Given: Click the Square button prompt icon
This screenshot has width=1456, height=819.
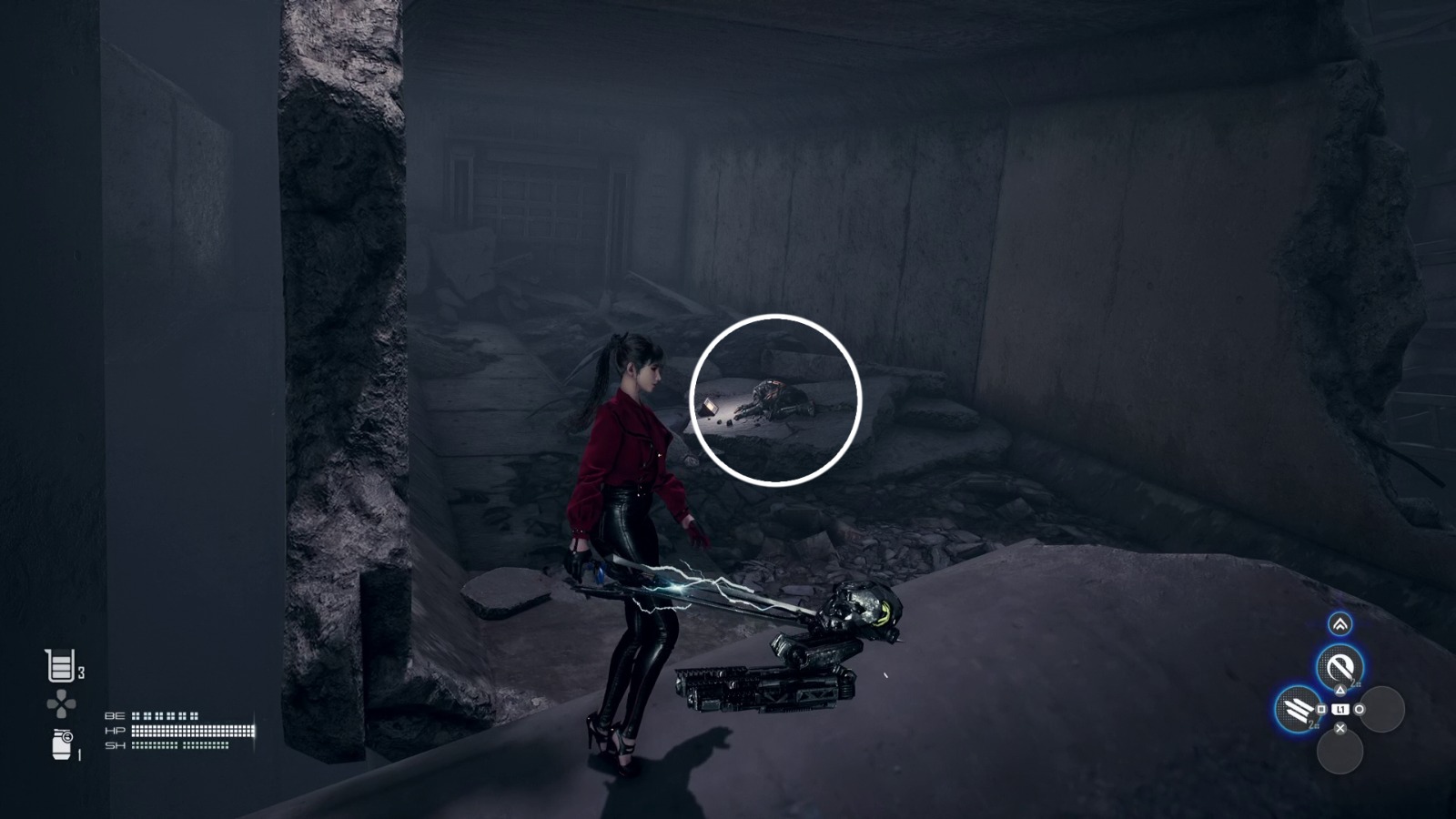Looking at the screenshot, I should pos(1321,708).
